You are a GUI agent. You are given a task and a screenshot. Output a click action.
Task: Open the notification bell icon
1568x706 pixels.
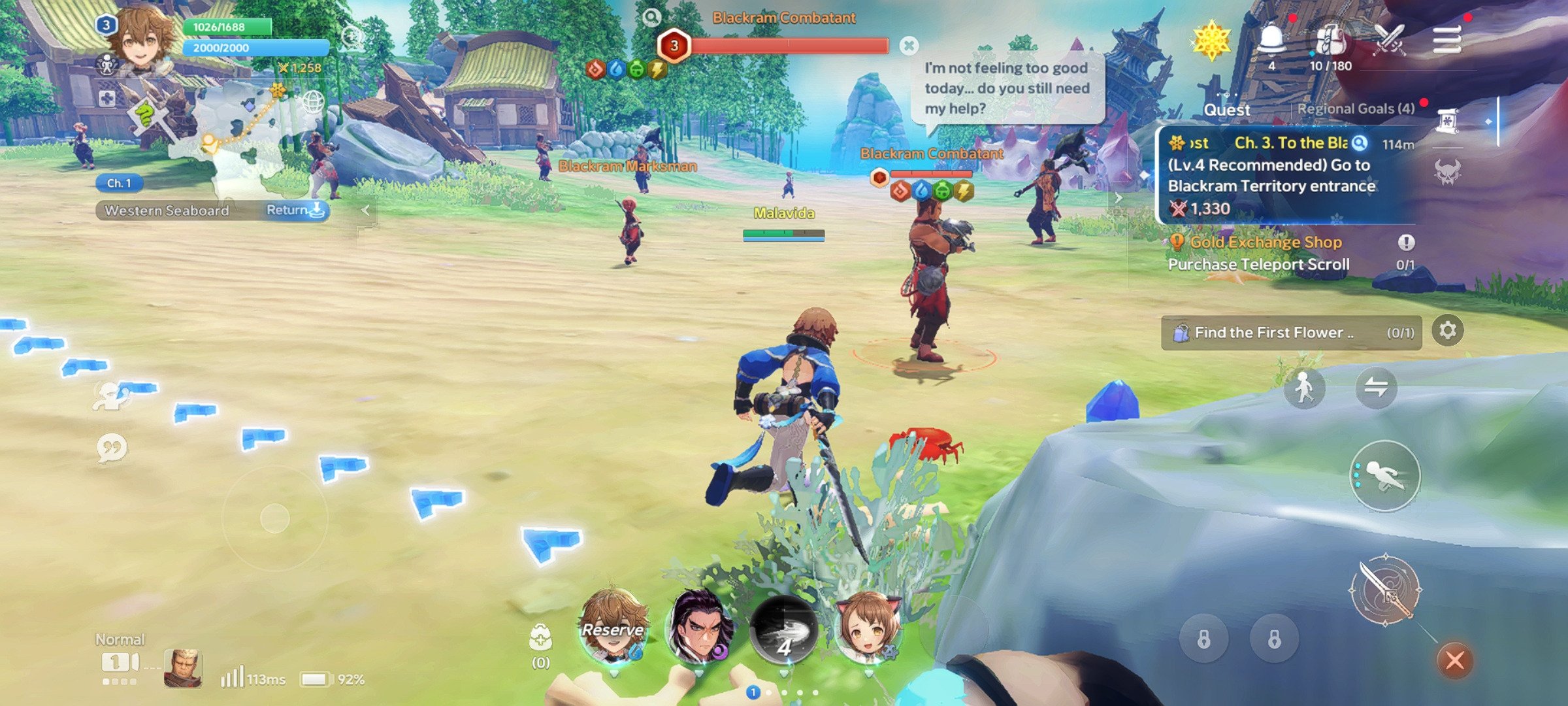click(1271, 41)
